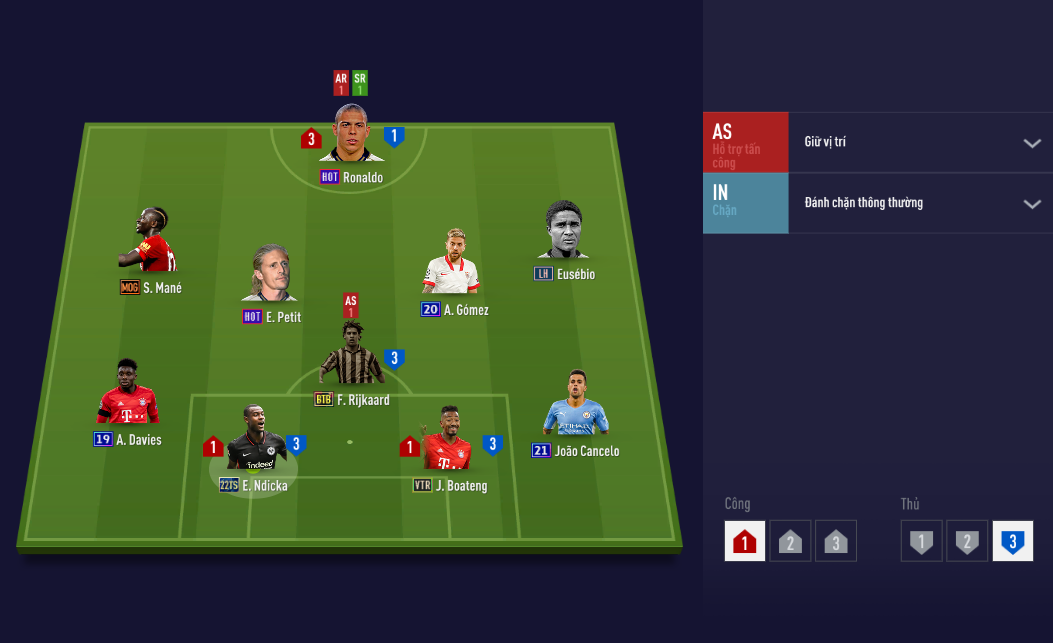
Task: Select Eusébio on the formation
Action: tap(564, 233)
